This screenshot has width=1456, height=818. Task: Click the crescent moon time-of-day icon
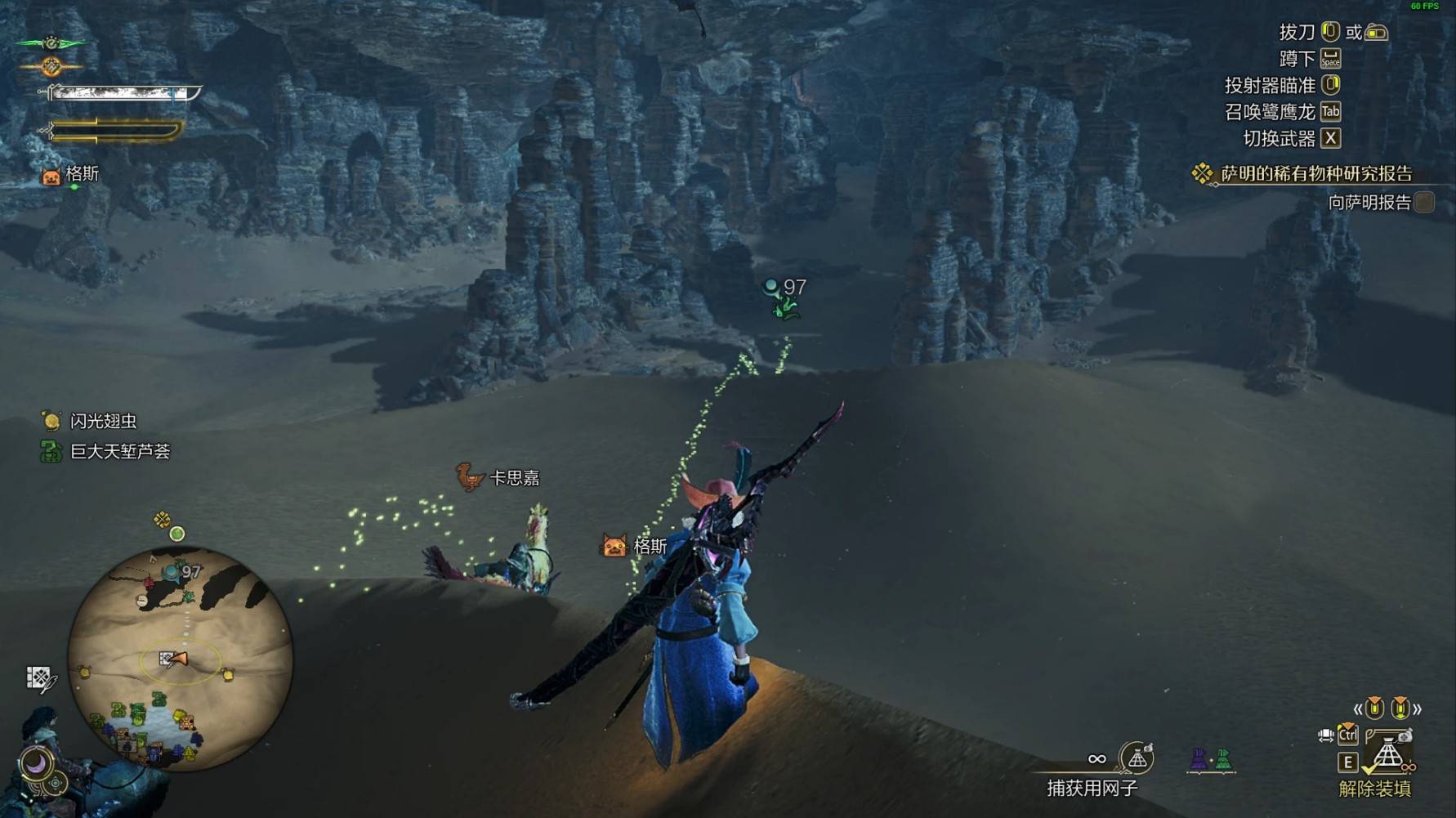tap(35, 764)
